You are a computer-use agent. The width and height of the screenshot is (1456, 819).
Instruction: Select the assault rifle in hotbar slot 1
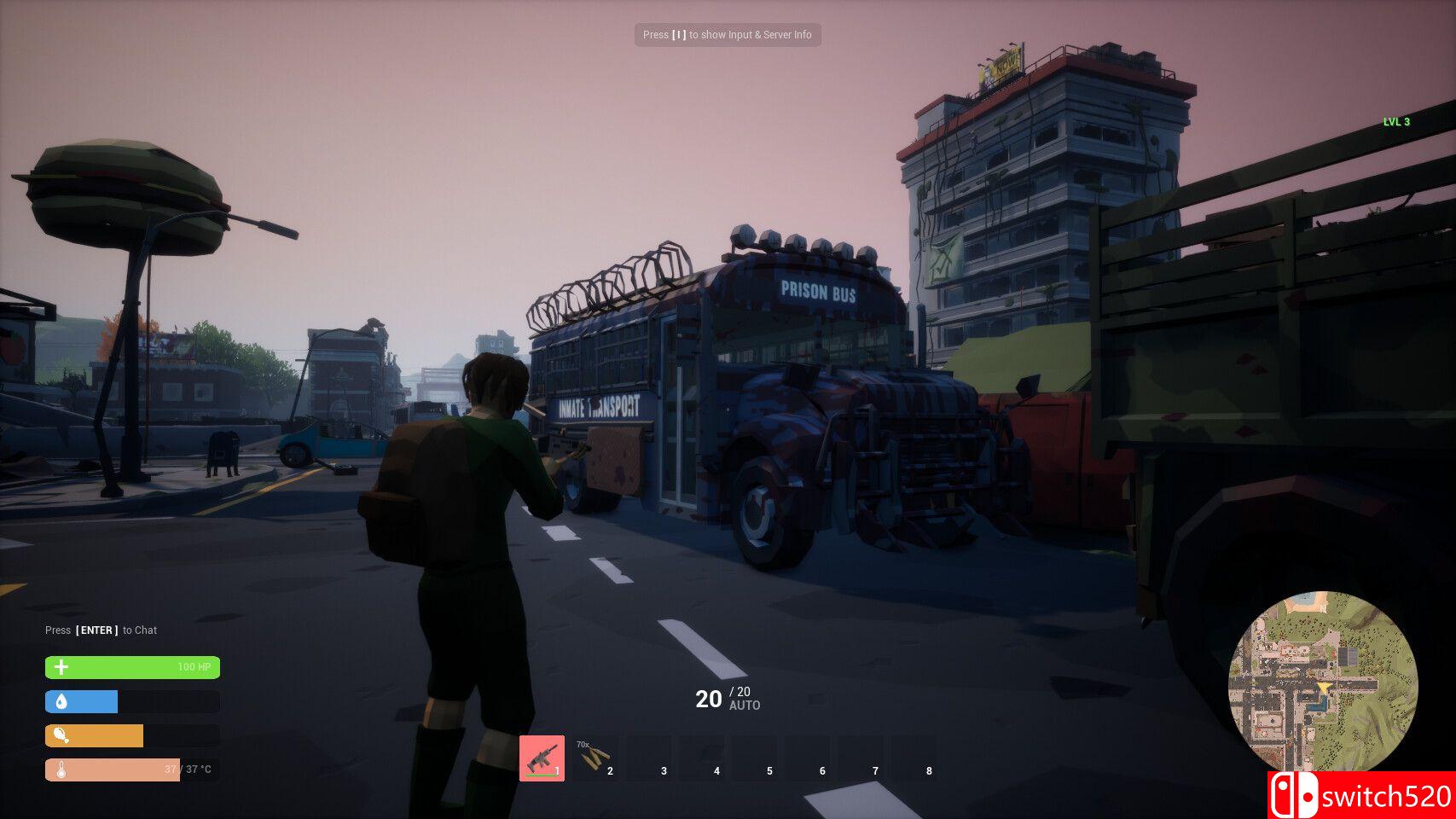(542, 758)
